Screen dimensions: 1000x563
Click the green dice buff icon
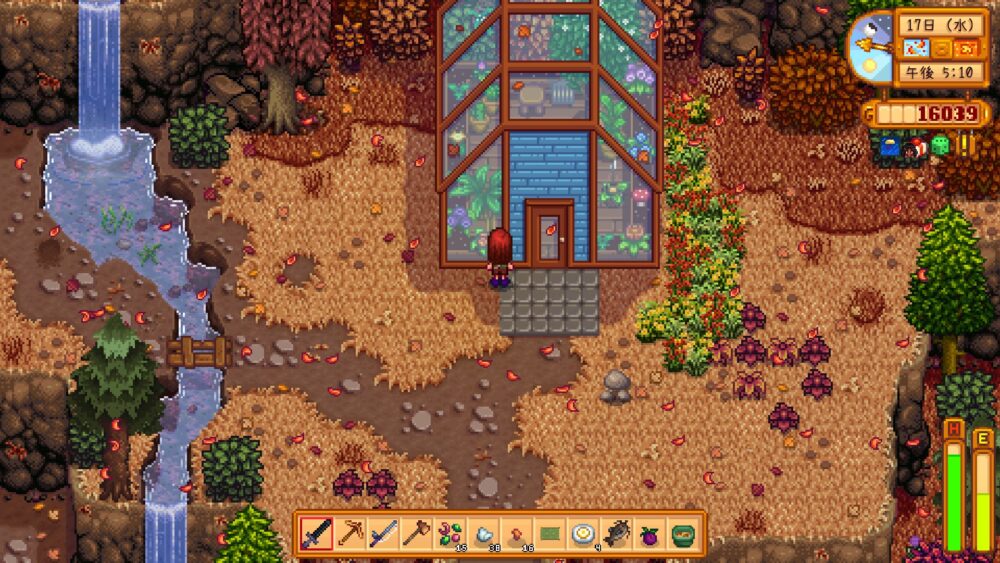click(940, 146)
